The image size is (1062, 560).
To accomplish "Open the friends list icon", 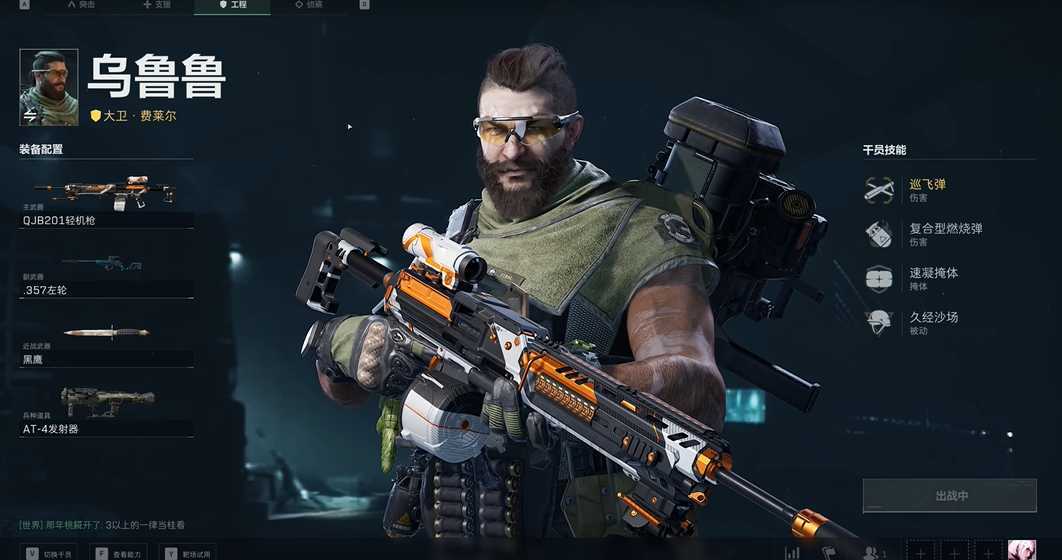I will pos(873,552).
